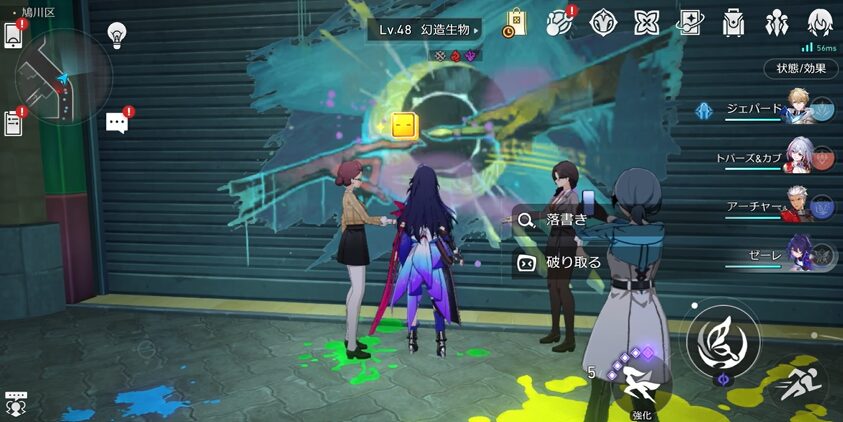The height and width of the screenshot is (422, 843).
Task: Tap the lightbulb hint icon
Action: point(117,35)
